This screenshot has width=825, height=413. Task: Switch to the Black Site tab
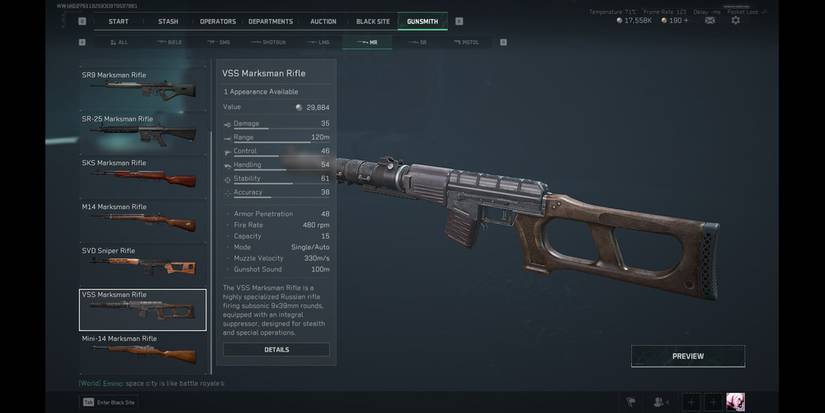pos(373,21)
